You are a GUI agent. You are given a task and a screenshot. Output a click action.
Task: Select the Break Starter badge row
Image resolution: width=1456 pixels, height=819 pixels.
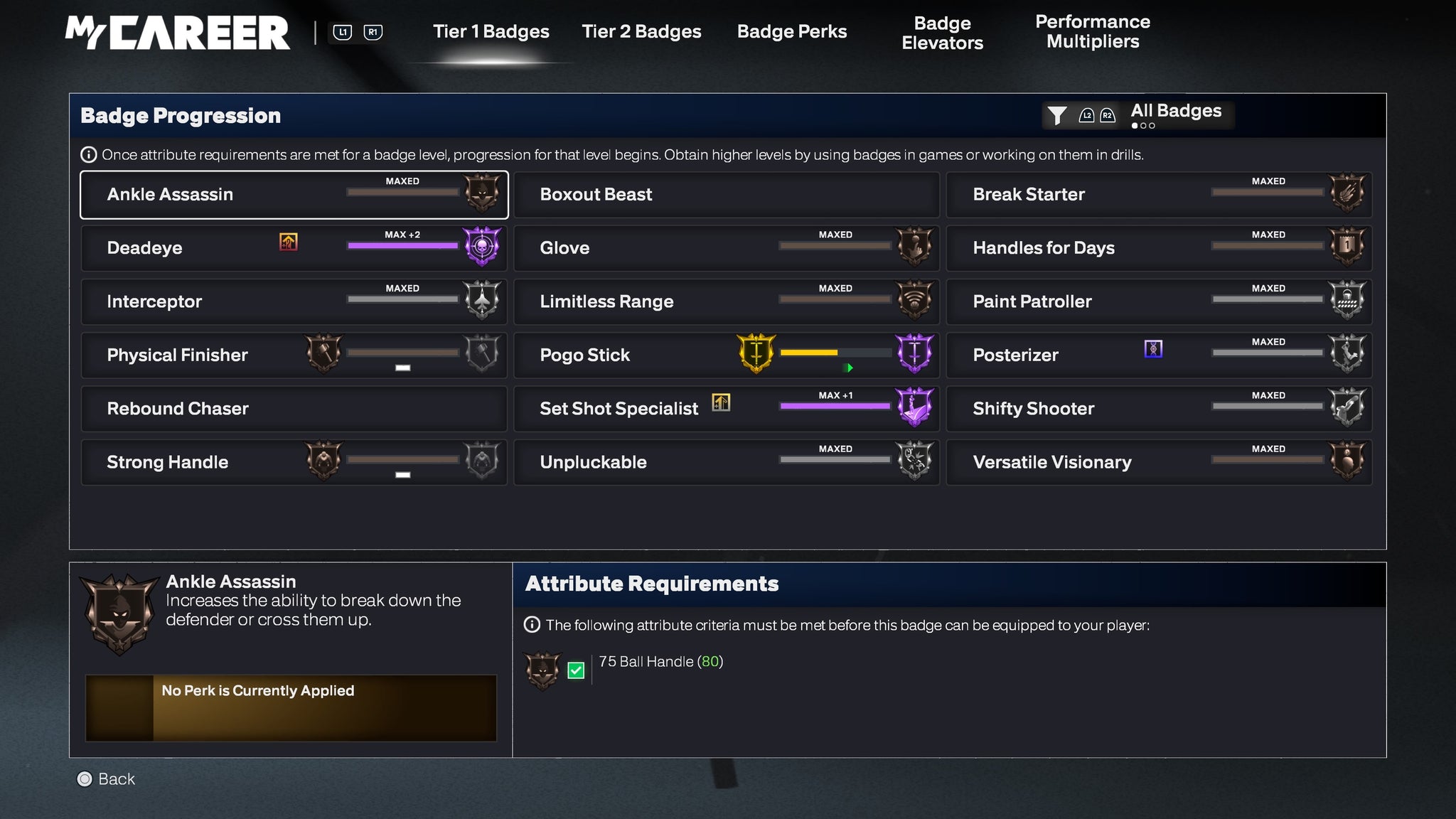point(1158,195)
